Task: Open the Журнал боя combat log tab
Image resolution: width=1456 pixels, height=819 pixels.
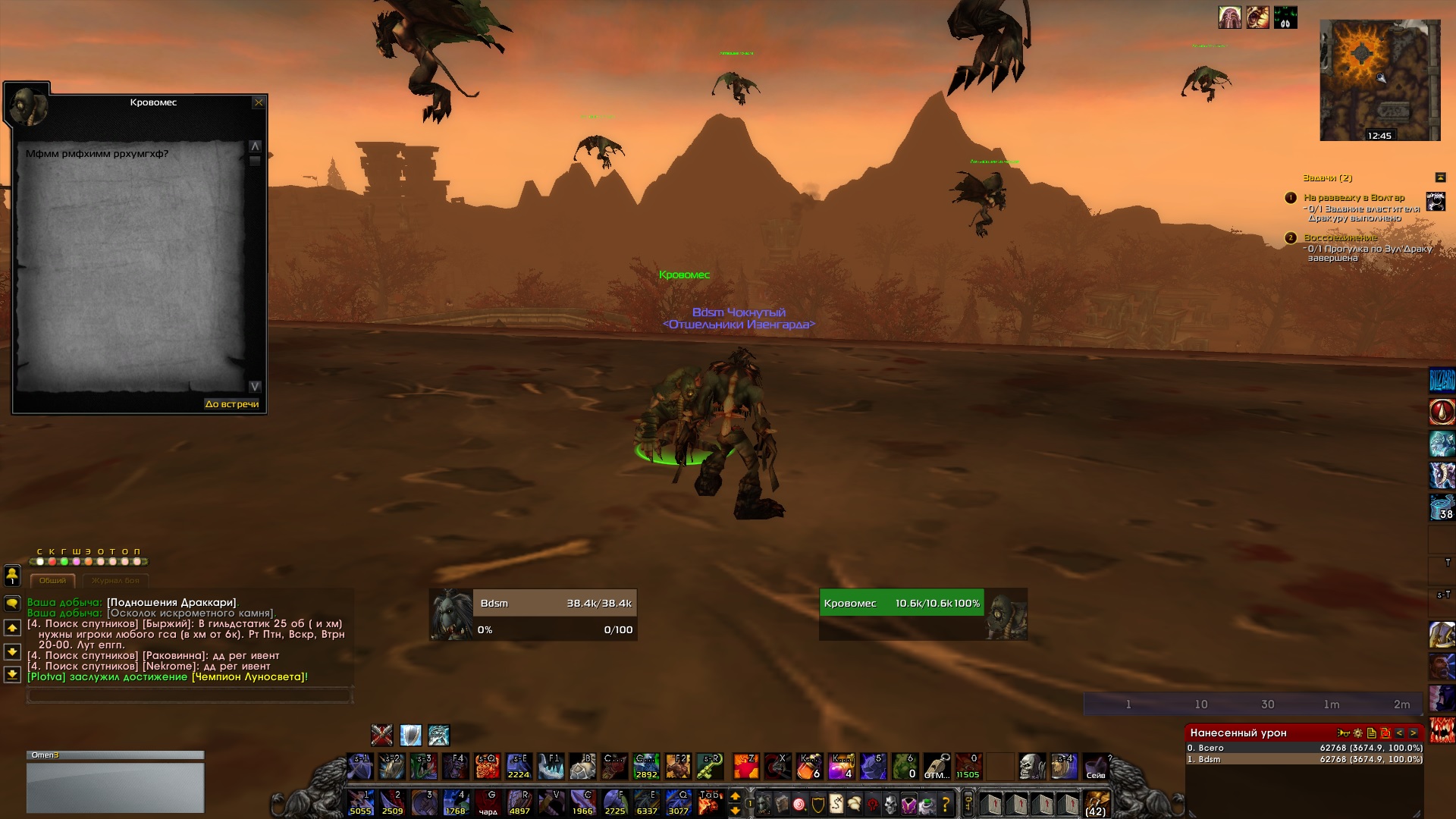Action: pyautogui.click(x=115, y=581)
